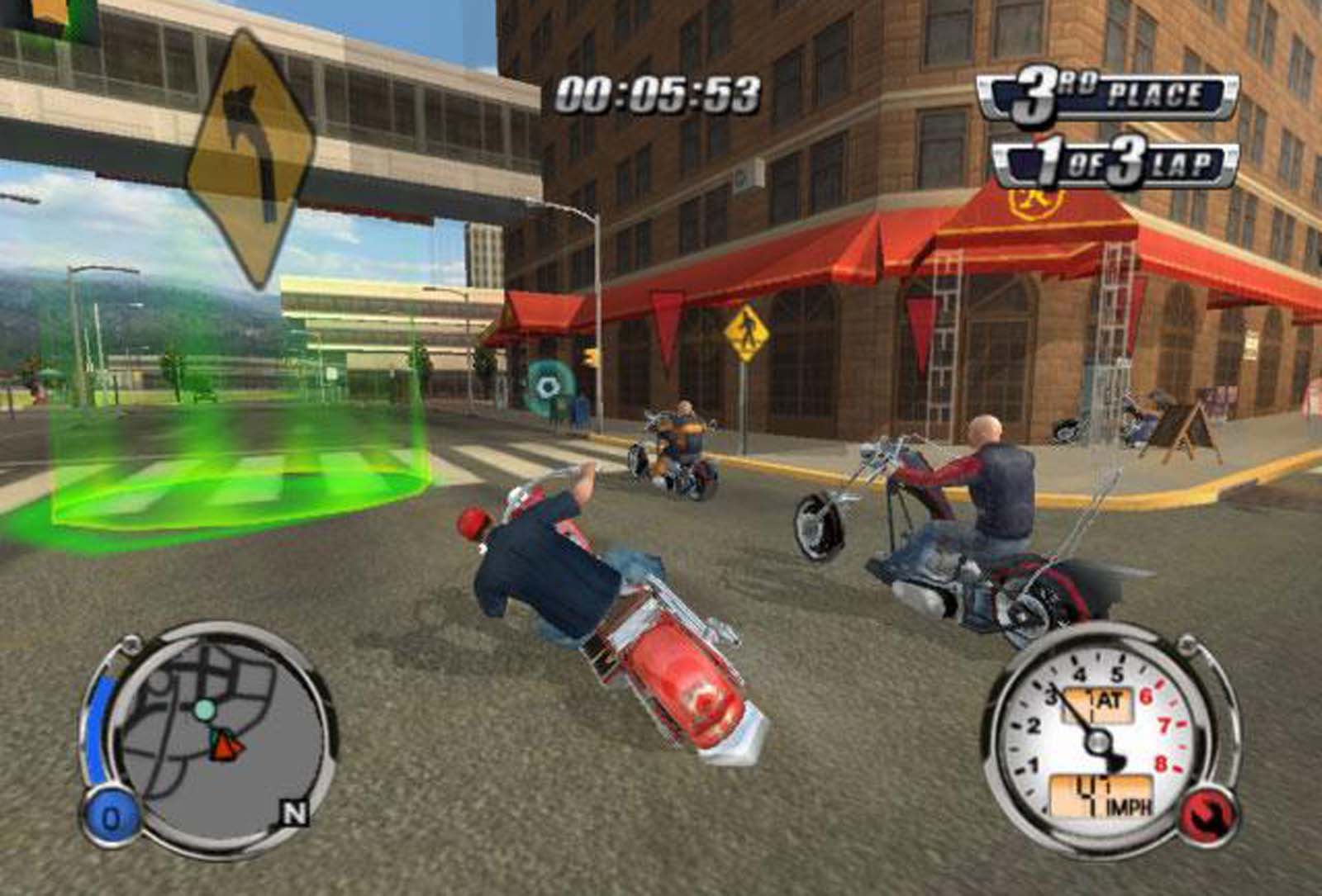Click the teal checkpoint dot on minimap
Viewport: 1322px width, 896px height.
pyautogui.click(x=203, y=709)
